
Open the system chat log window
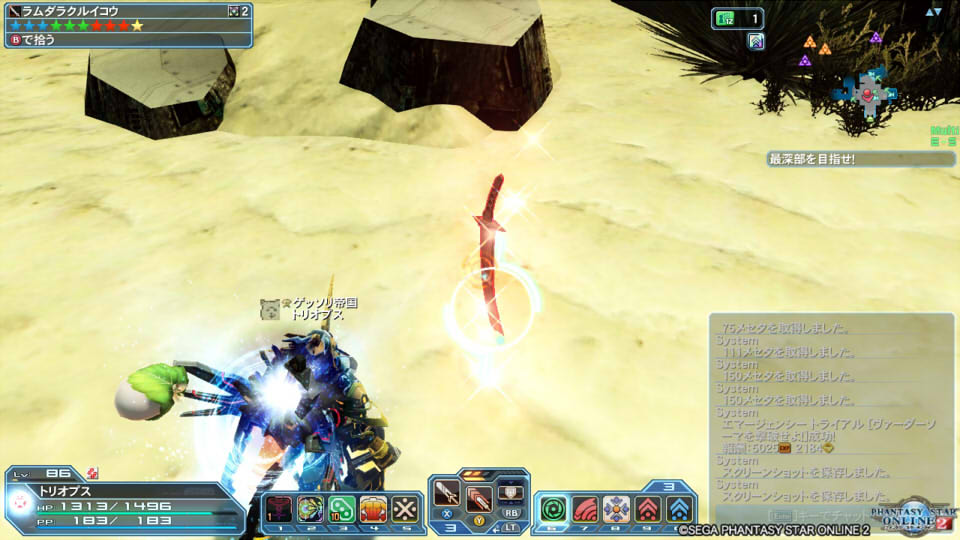[x=830, y=410]
